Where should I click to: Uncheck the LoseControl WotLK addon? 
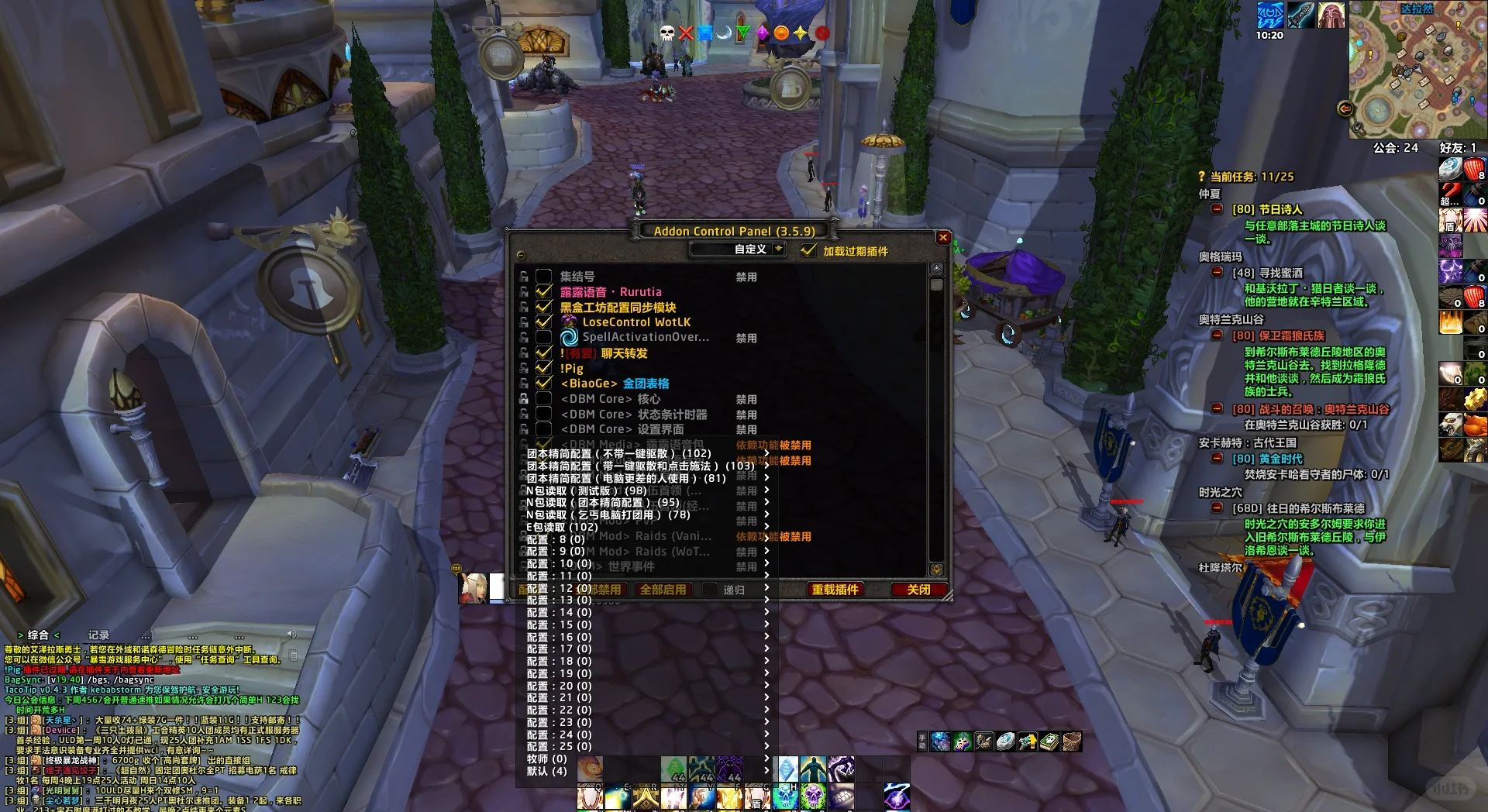pyautogui.click(x=544, y=322)
